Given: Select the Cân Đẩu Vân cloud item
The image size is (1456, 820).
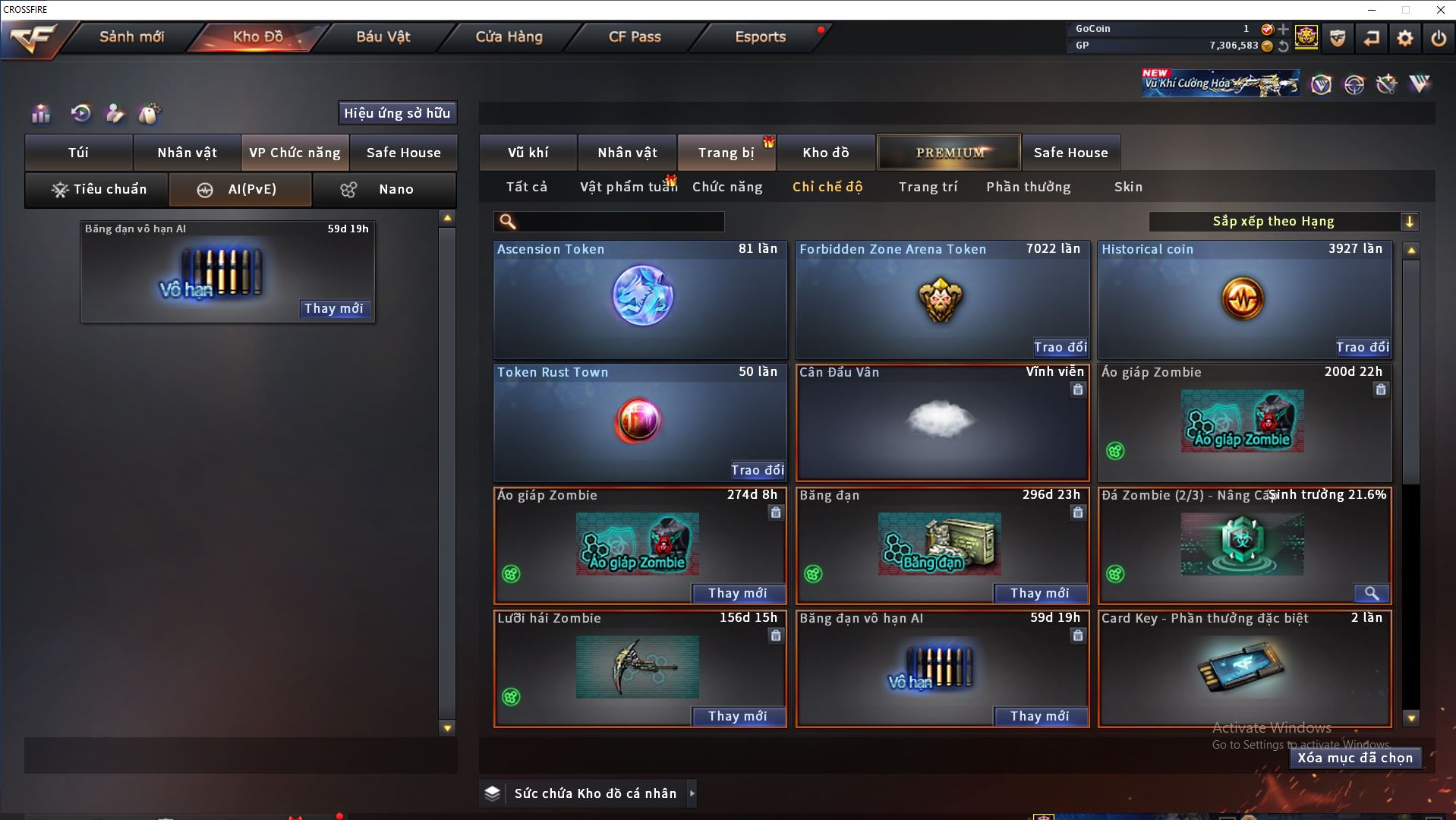Looking at the screenshot, I should (x=941, y=421).
